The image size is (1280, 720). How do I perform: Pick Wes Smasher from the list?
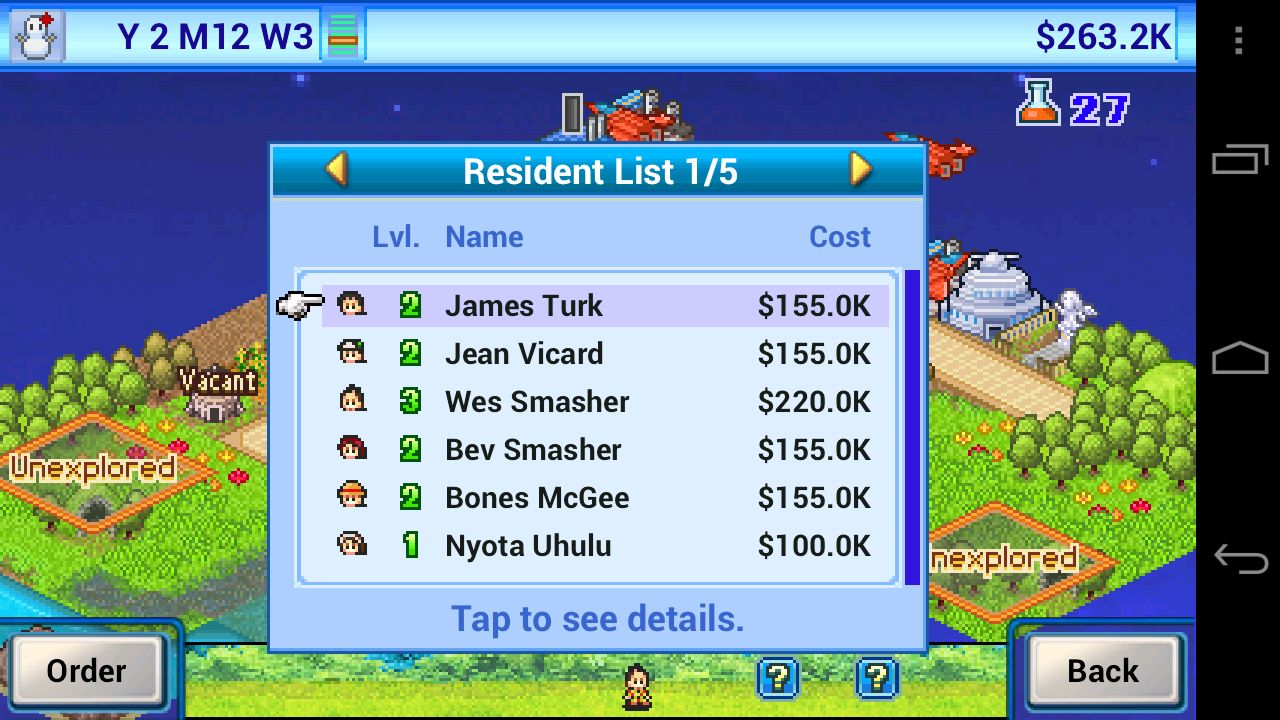(x=605, y=402)
